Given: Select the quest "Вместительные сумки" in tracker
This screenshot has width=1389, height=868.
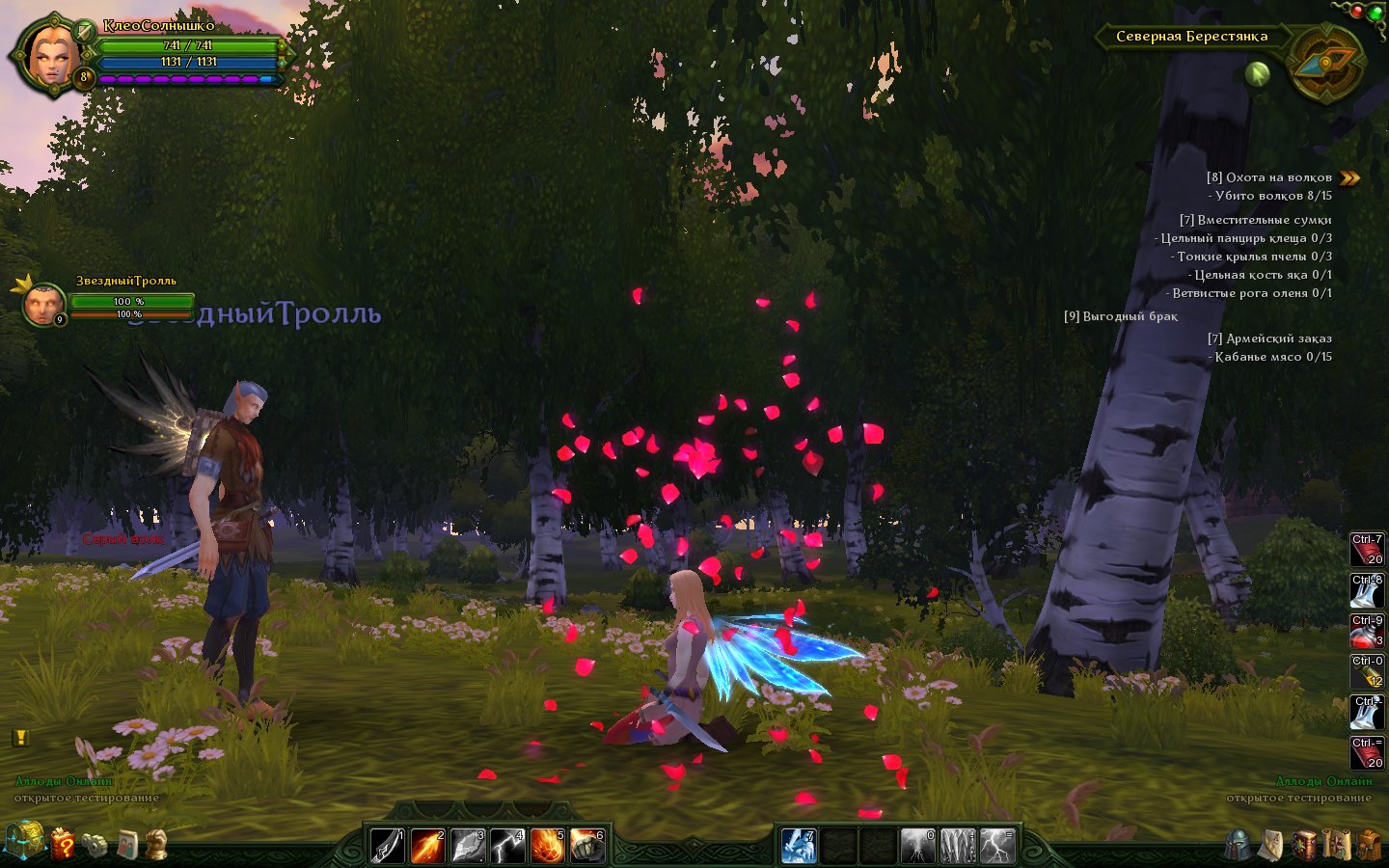Looking at the screenshot, I should pos(1255,220).
